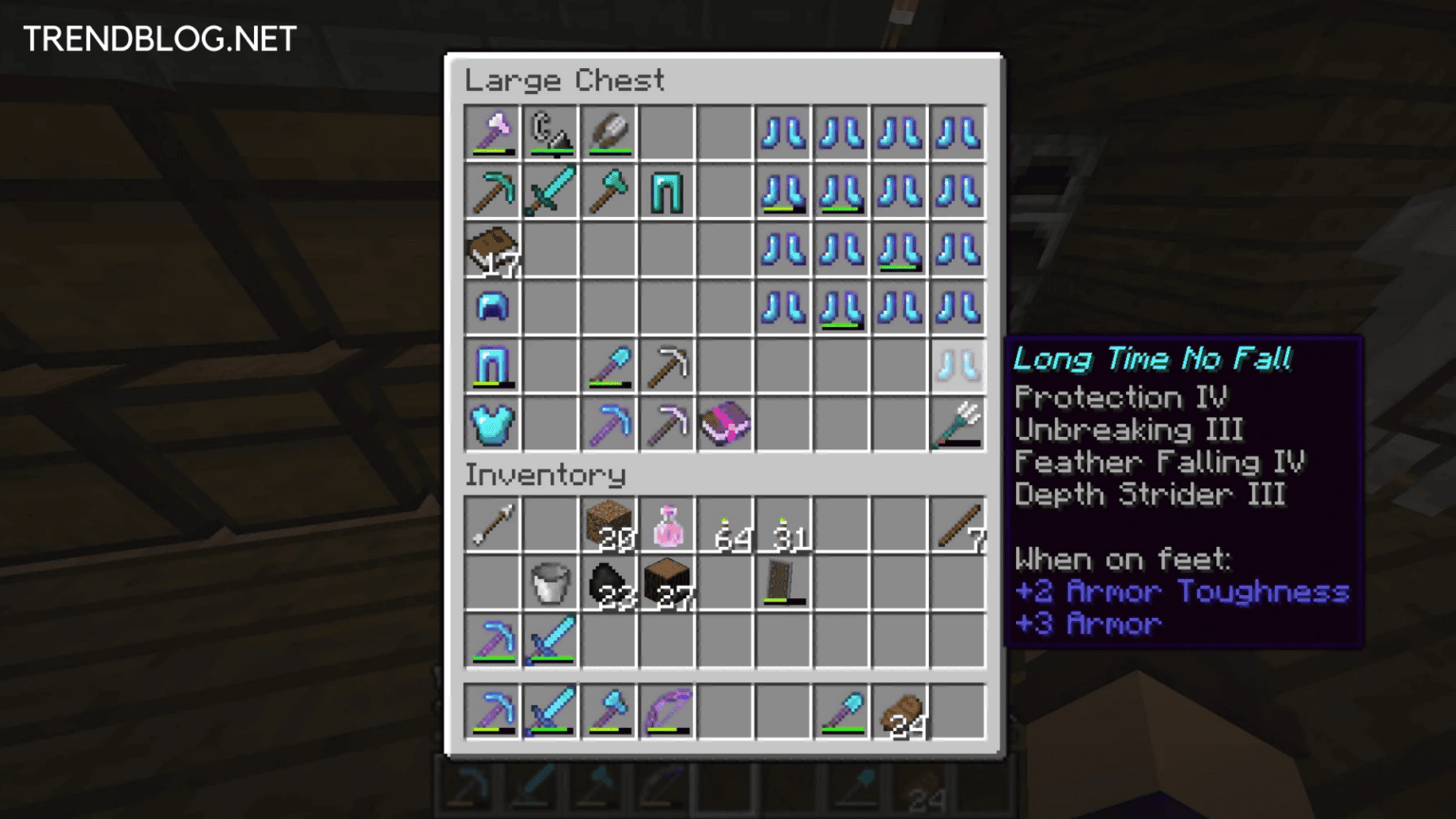The image size is (1456, 819).
Task: Click the stack of 64 seeds
Action: [725, 524]
